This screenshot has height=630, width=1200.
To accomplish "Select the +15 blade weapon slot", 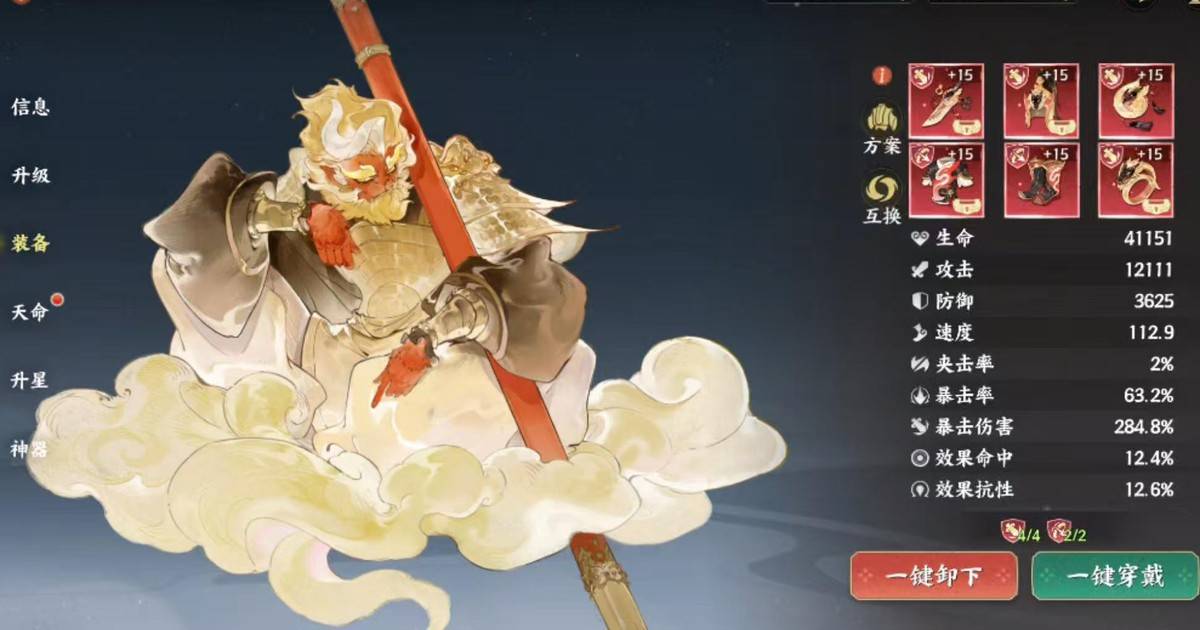I will click(x=946, y=101).
